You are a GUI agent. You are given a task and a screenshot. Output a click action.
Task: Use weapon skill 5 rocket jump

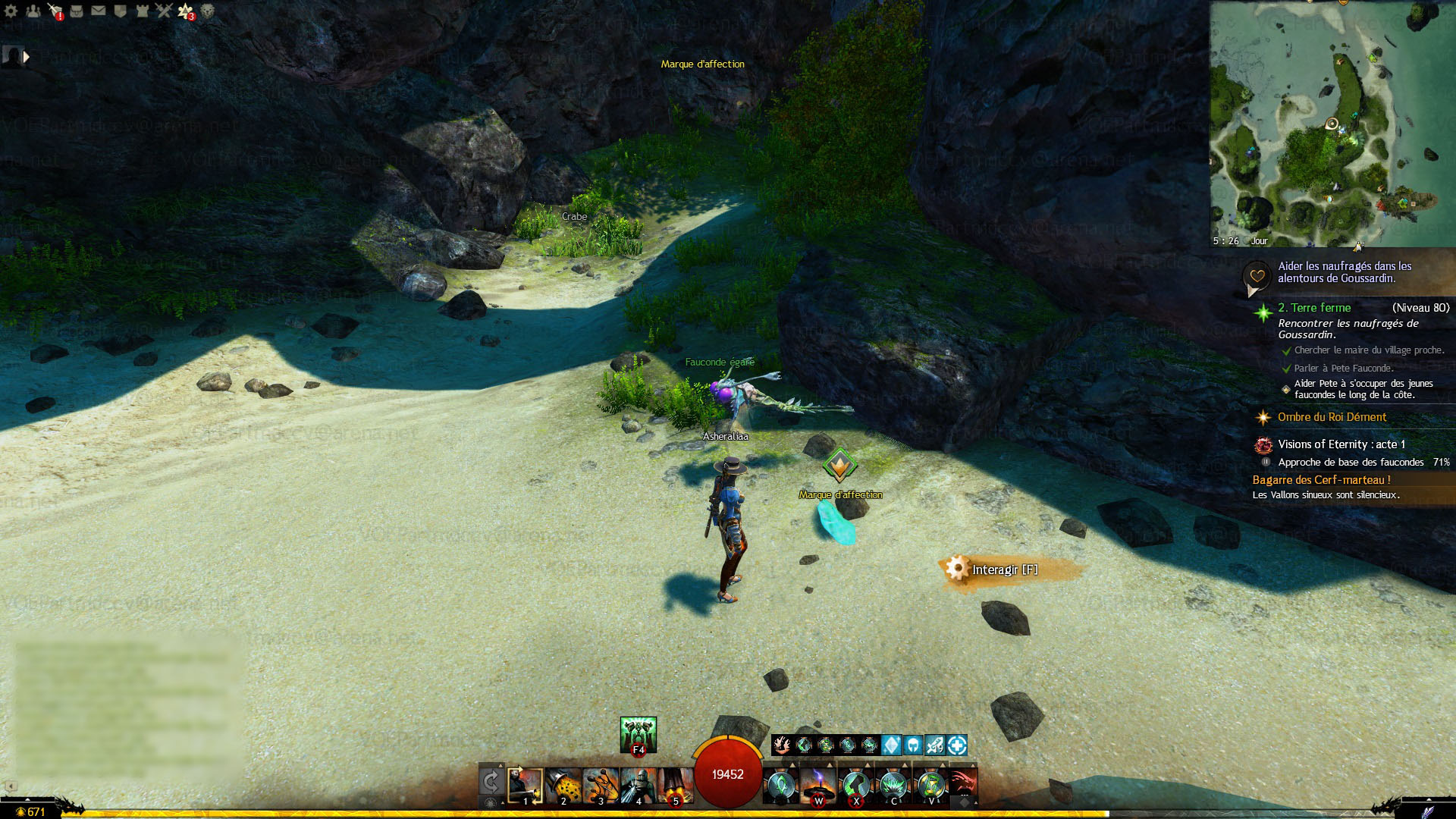coord(675,786)
